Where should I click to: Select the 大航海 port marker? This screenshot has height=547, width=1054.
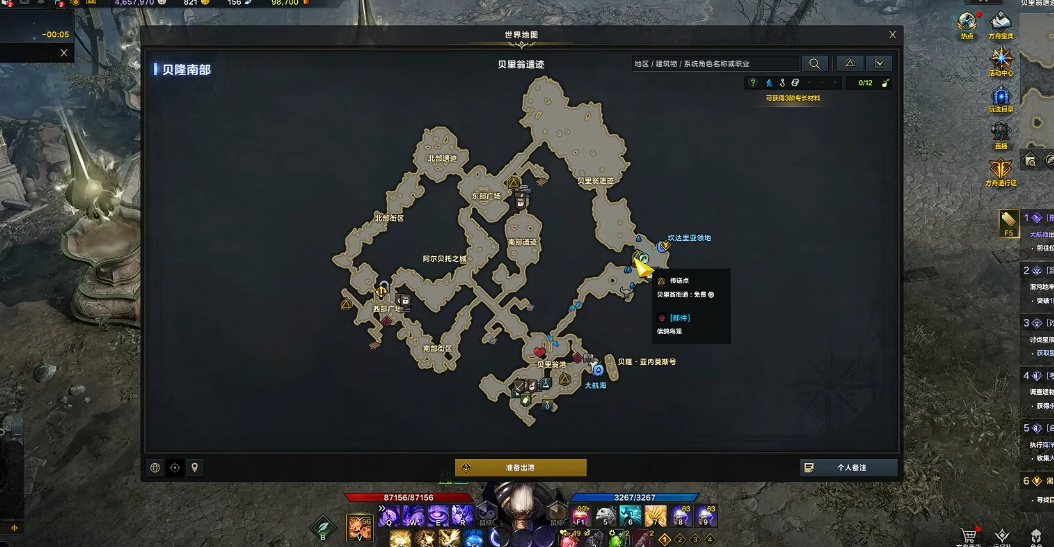click(597, 370)
